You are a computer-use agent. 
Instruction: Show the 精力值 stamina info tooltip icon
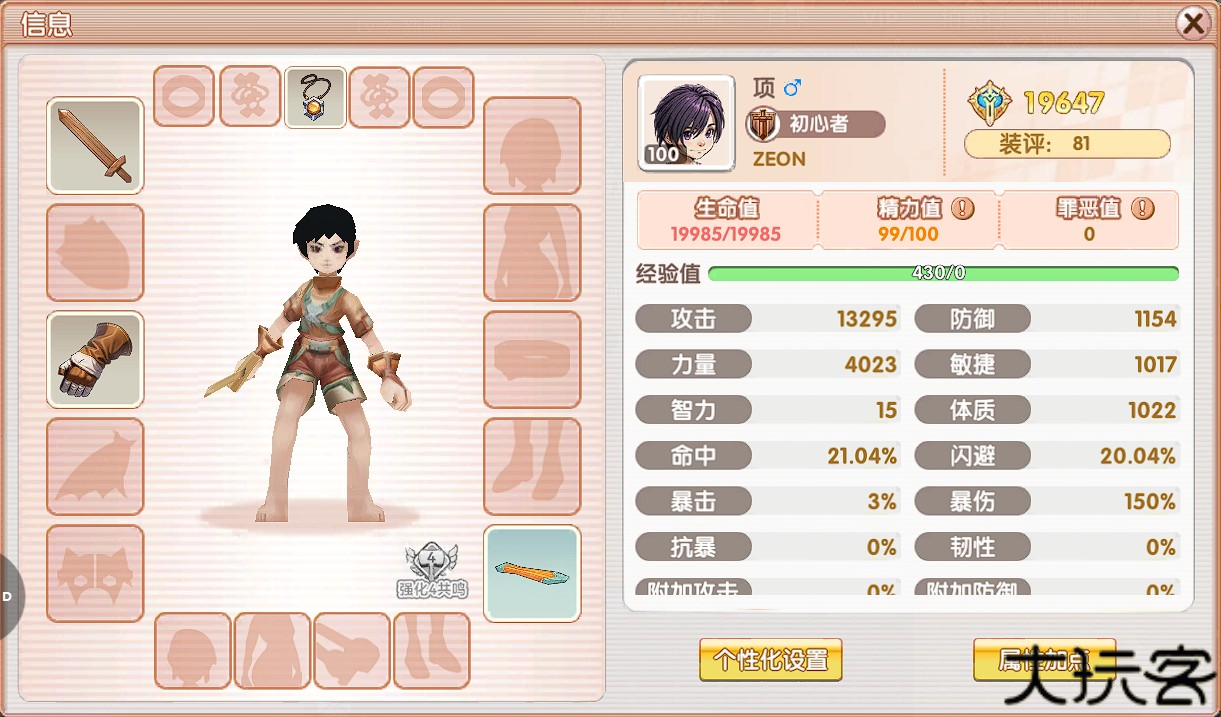(x=962, y=209)
